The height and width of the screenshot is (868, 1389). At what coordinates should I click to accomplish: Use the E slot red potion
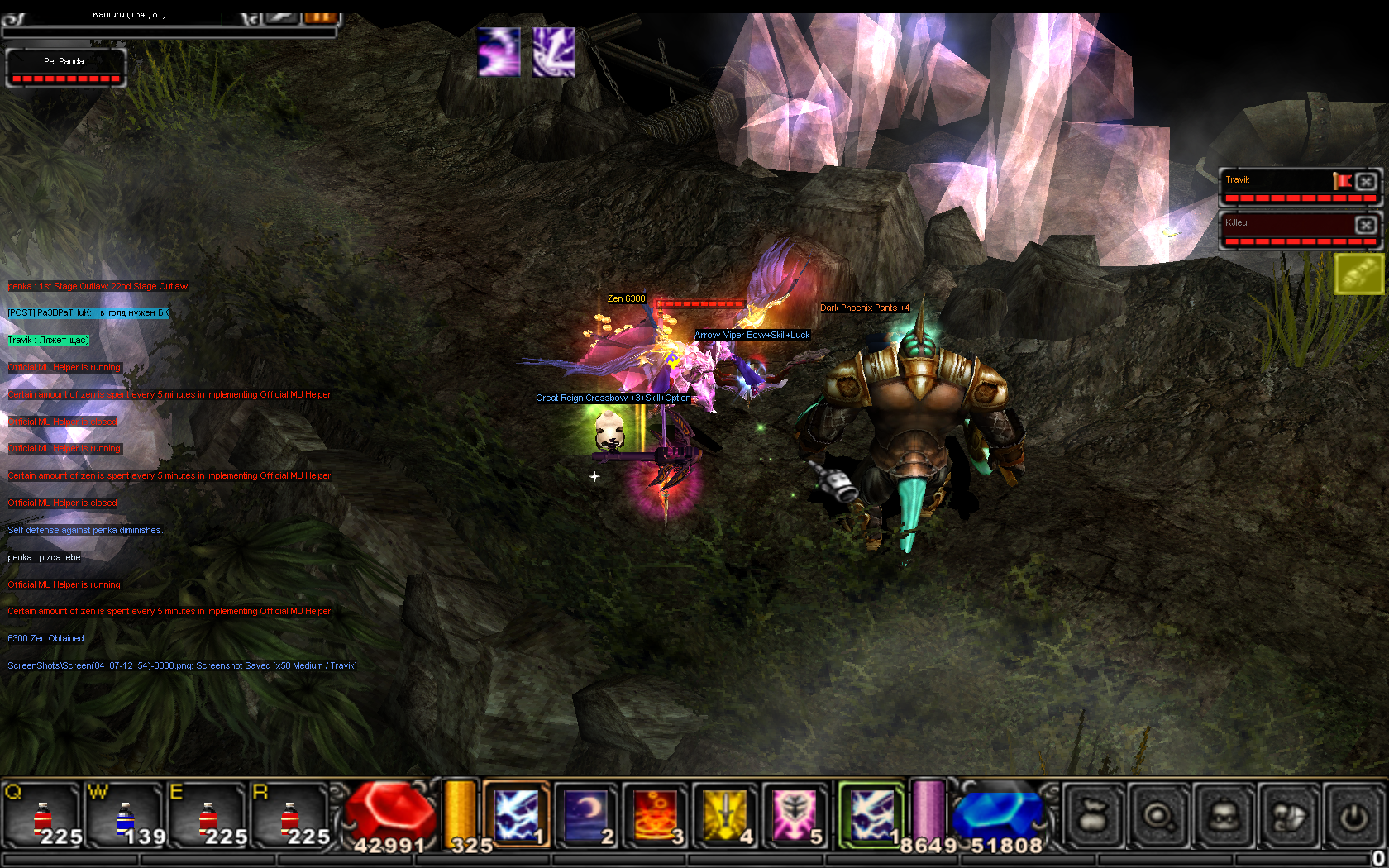pos(208,816)
